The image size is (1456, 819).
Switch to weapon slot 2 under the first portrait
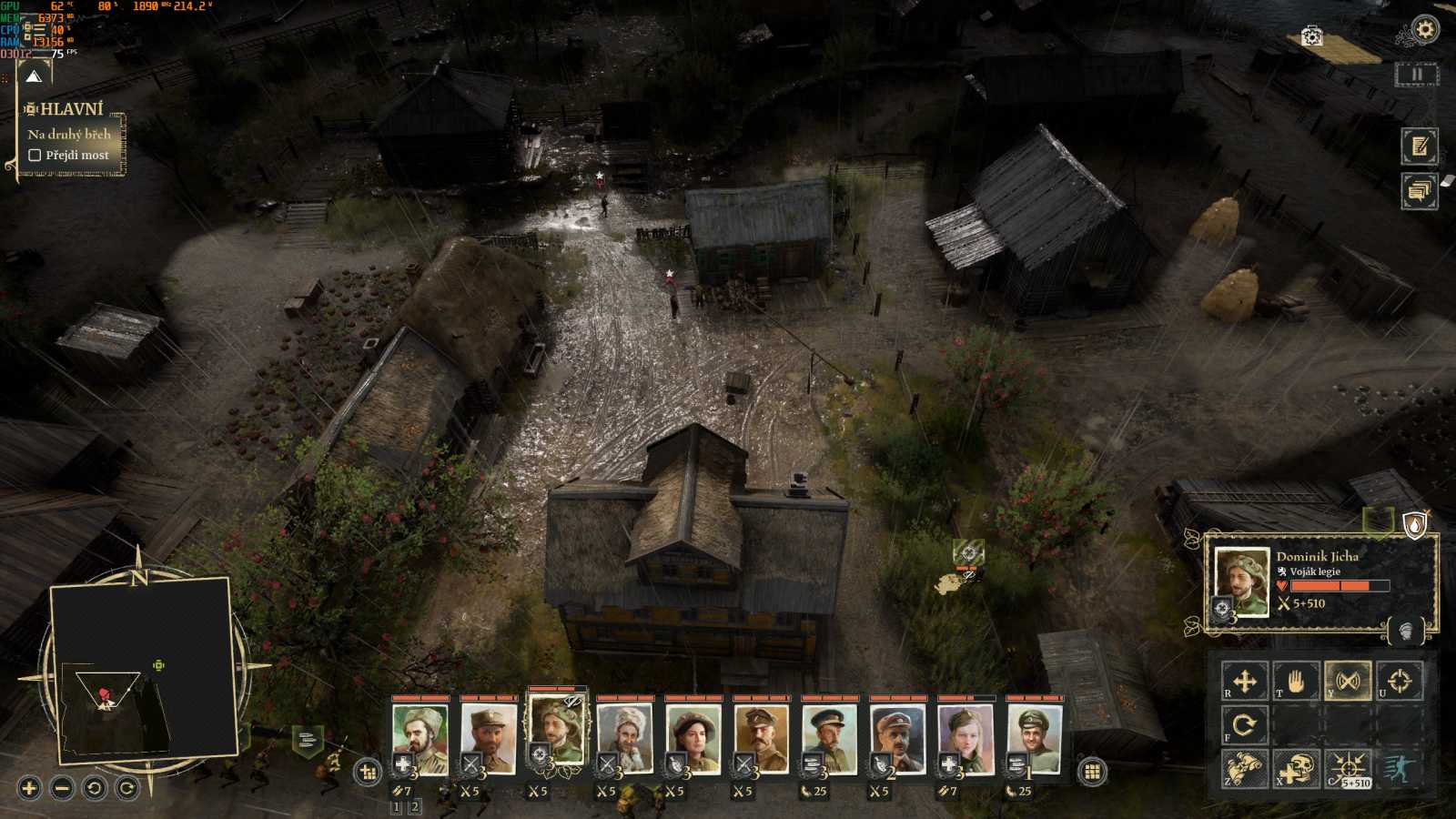(415, 806)
